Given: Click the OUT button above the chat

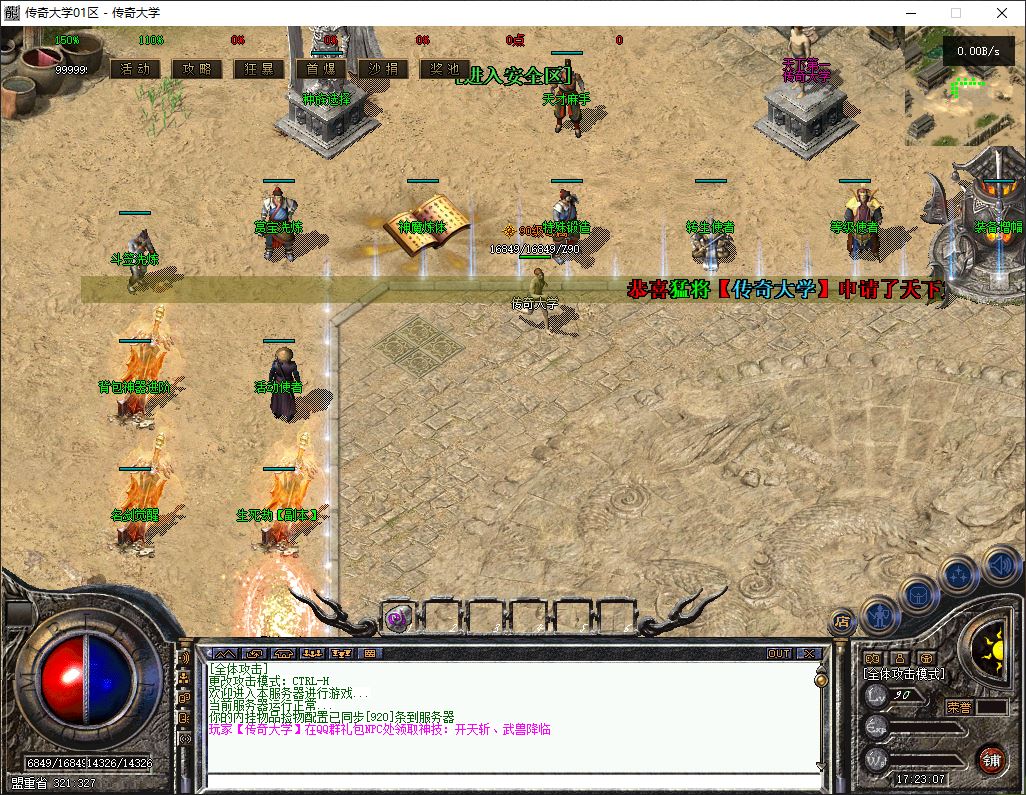Looking at the screenshot, I should (778, 653).
